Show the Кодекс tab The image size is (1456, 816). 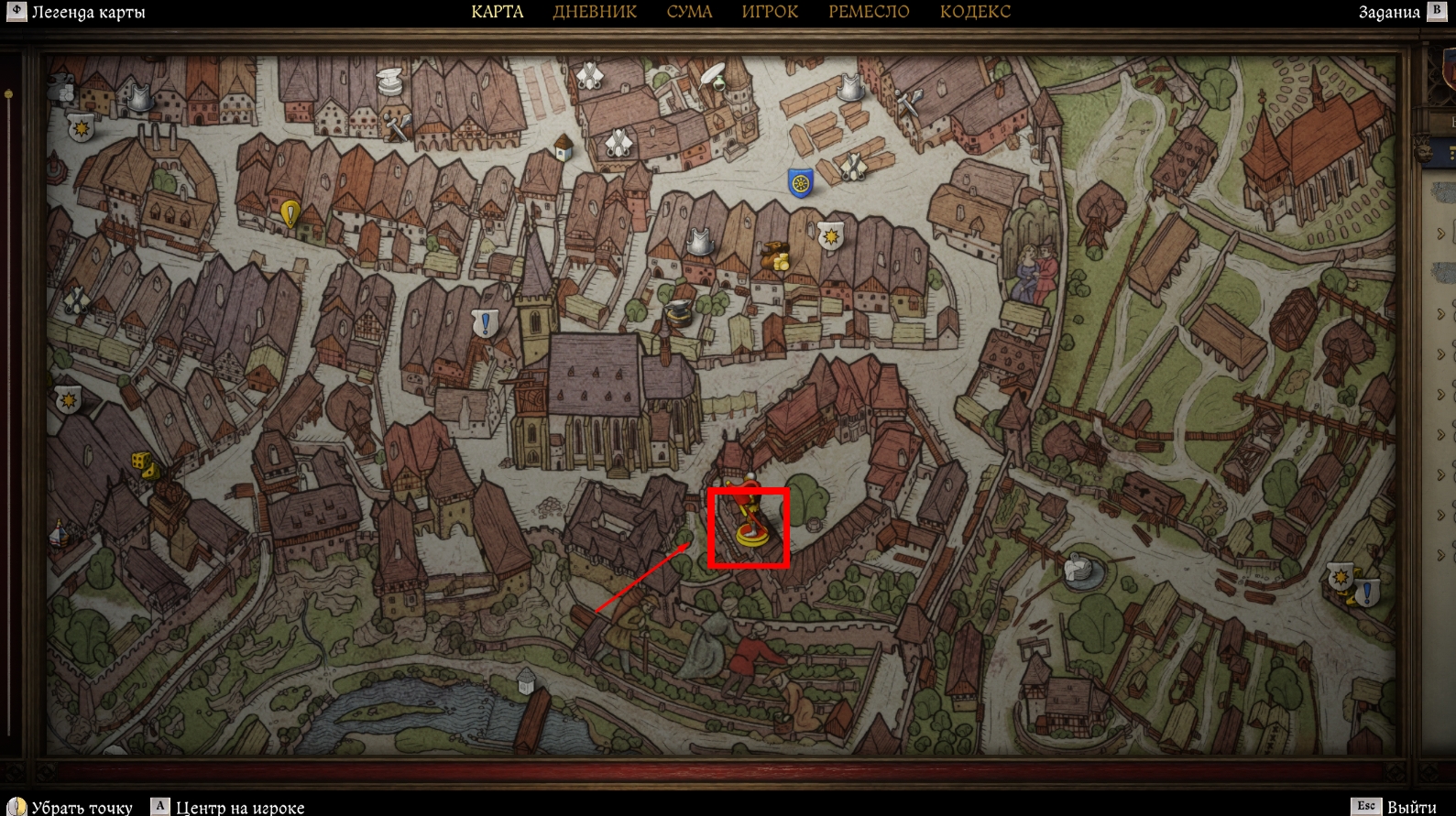pos(975,12)
